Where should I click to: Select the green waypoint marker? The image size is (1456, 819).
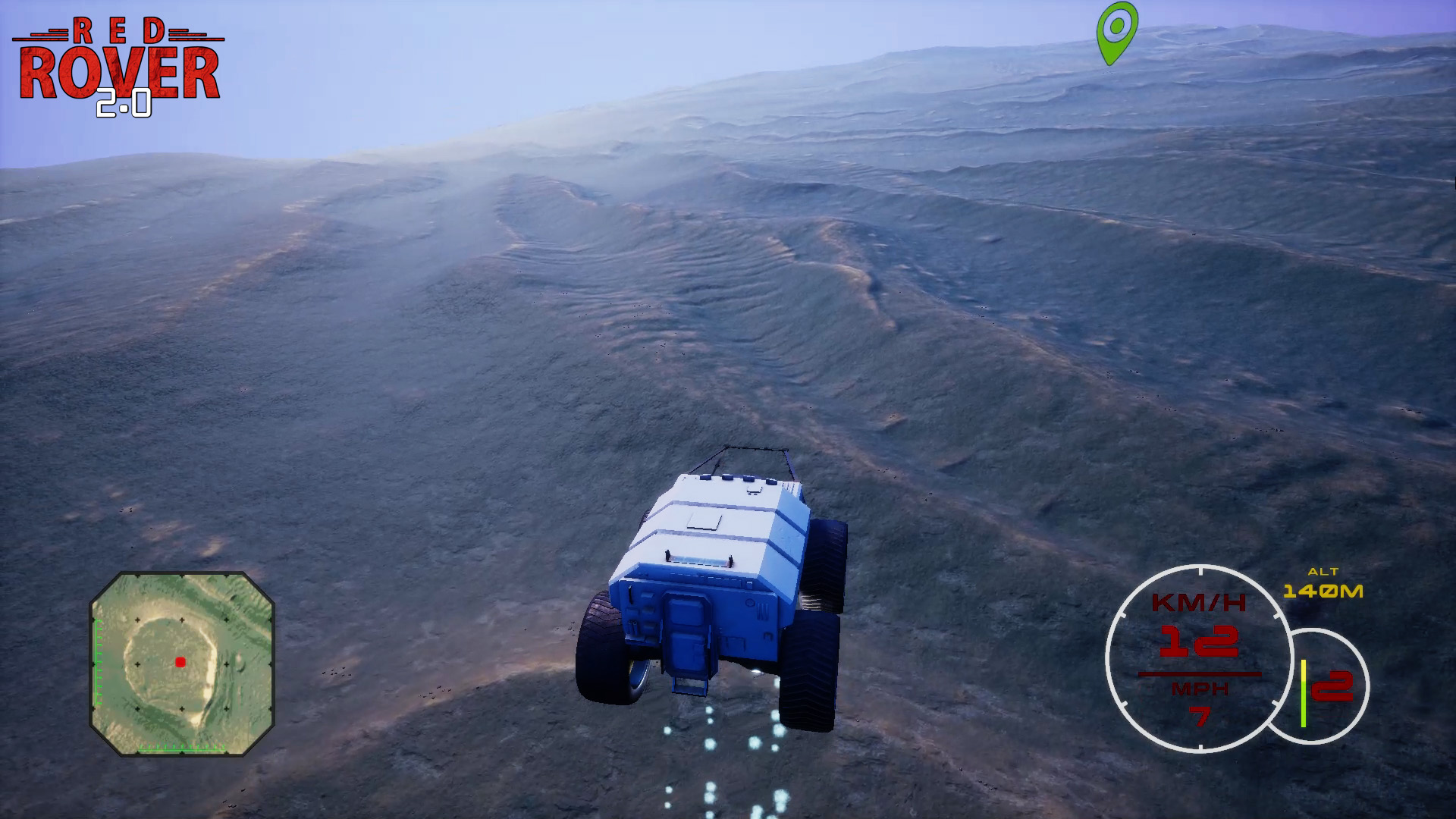(x=1116, y=30)
